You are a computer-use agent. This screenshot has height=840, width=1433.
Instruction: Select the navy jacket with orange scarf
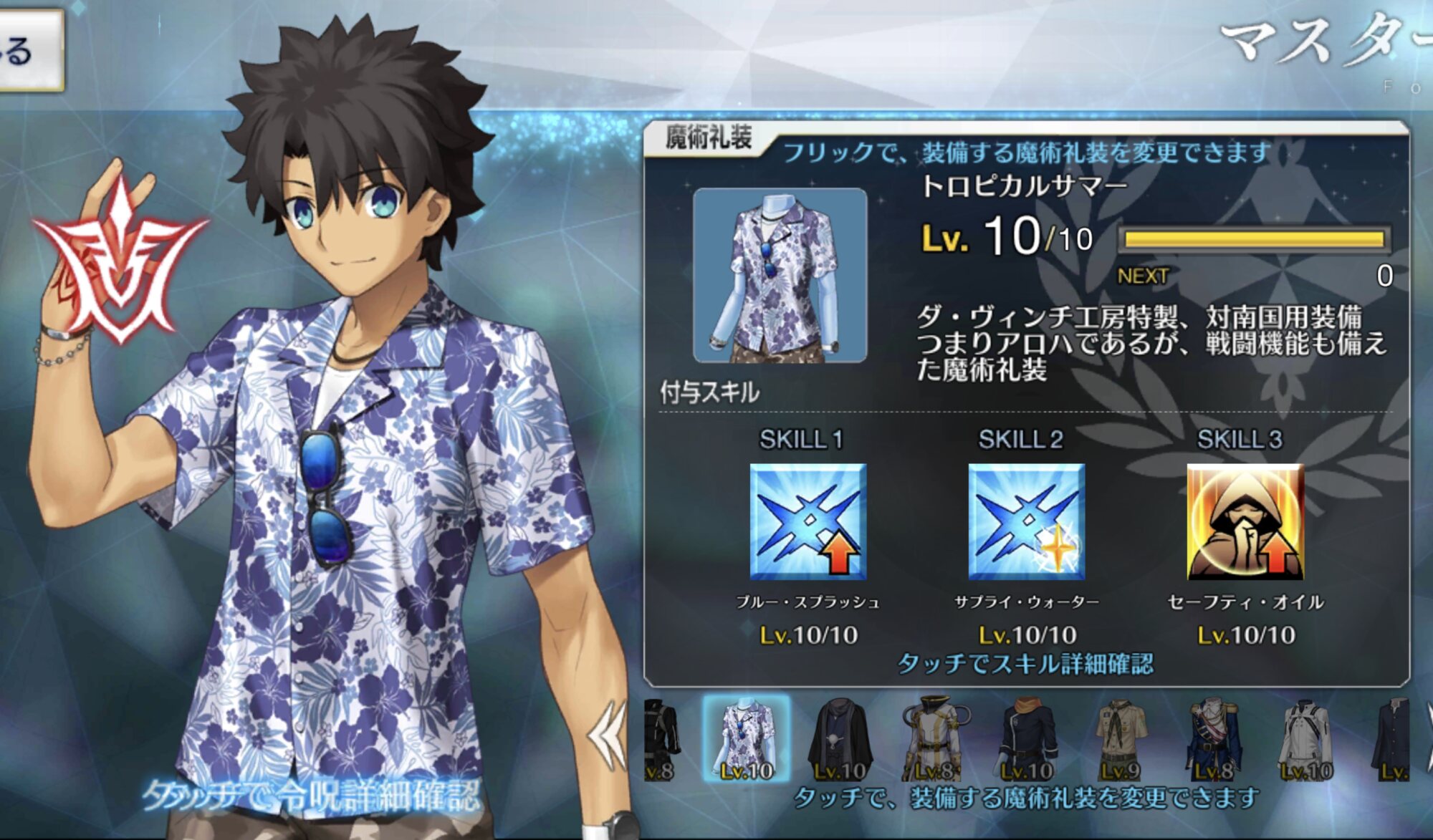1026,739
